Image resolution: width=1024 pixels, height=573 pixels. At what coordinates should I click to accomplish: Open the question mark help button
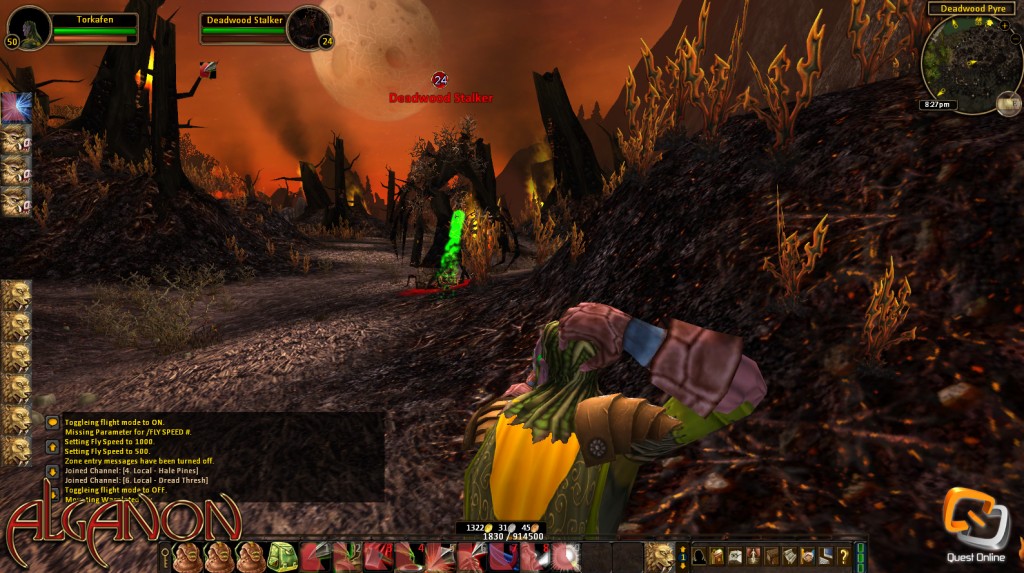coord(844,556)
